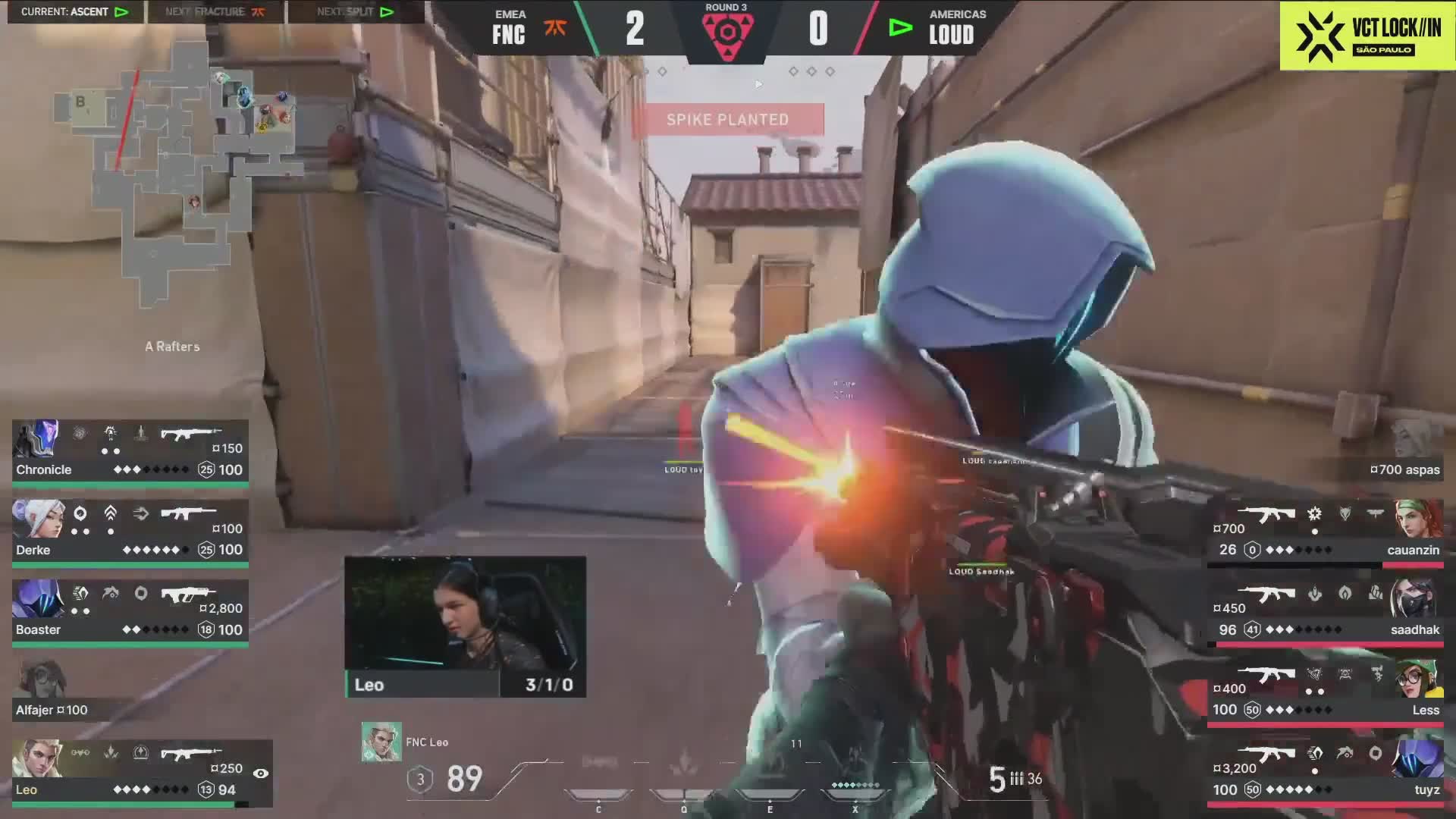Click the FNC team logo

pyautogui.click(x=555, y=29)
